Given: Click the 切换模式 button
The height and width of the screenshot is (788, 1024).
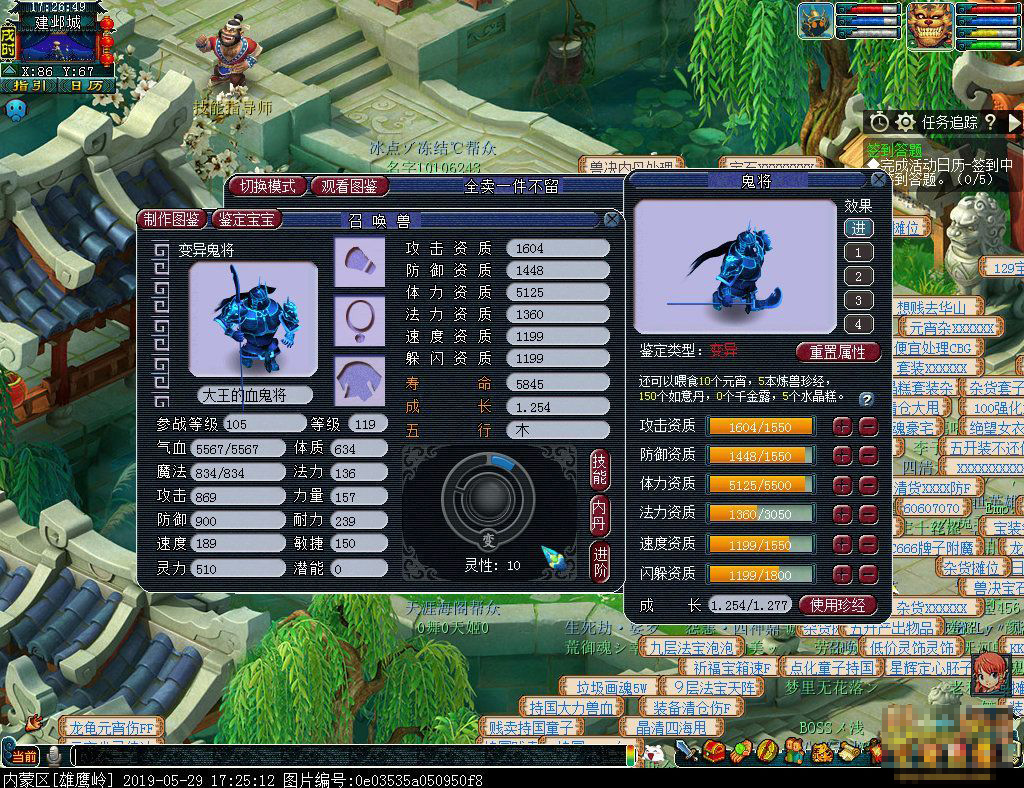Looking at the screenshot, I should (267, 187).
